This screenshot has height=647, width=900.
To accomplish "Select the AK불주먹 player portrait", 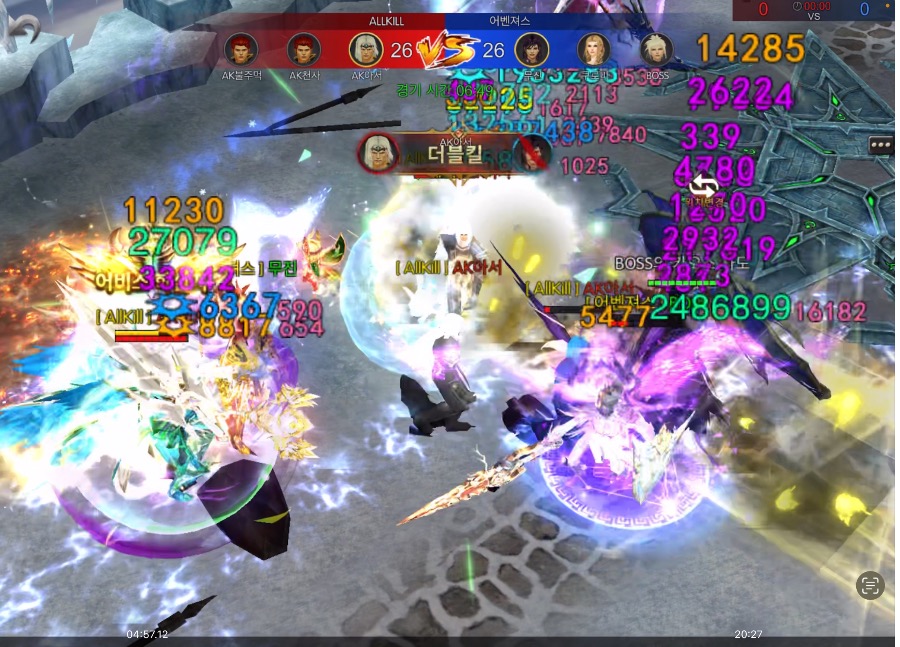I will pos(240,49).
